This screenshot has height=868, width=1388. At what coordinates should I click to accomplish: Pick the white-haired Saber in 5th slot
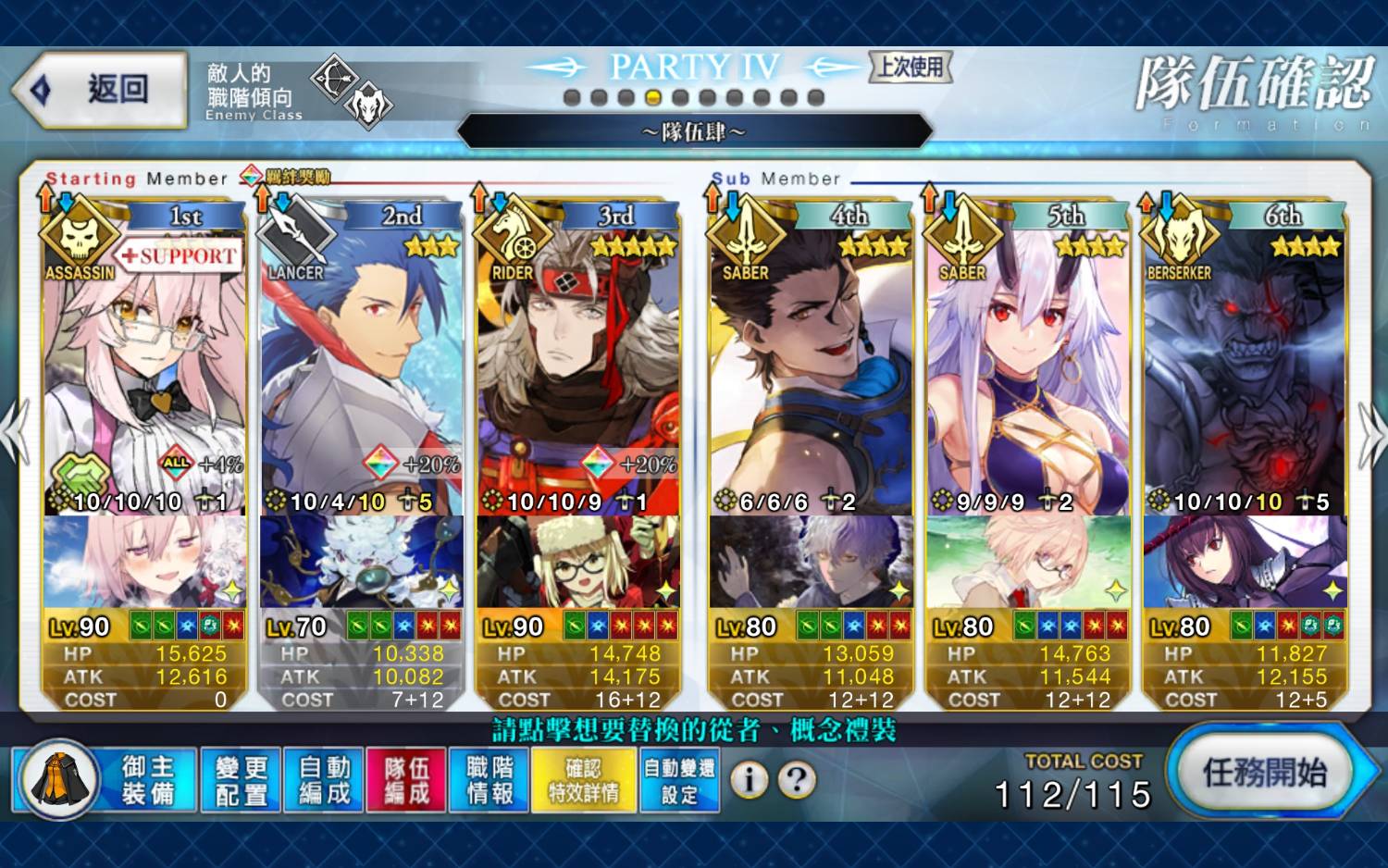click(x=1028, y=370)
